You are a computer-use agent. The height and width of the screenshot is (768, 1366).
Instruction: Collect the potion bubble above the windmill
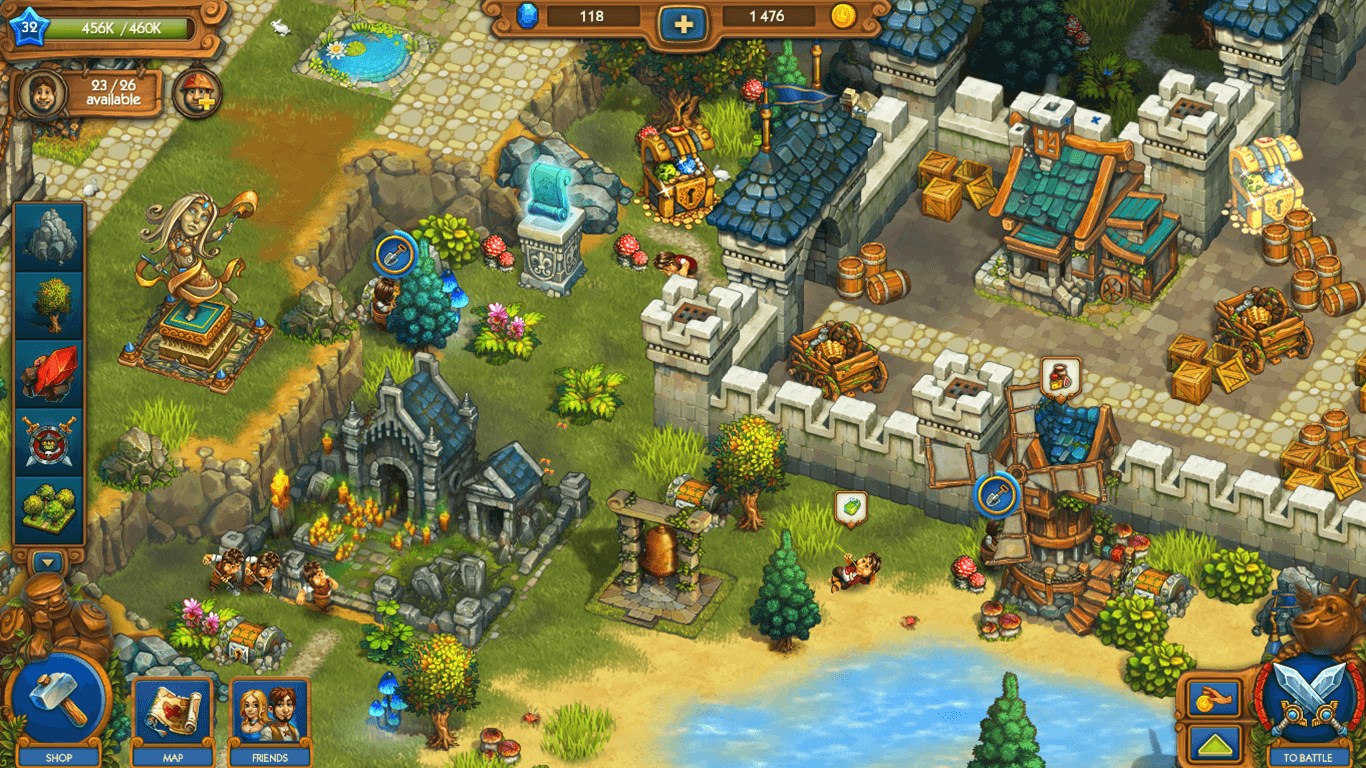[x=1058, y=377]
